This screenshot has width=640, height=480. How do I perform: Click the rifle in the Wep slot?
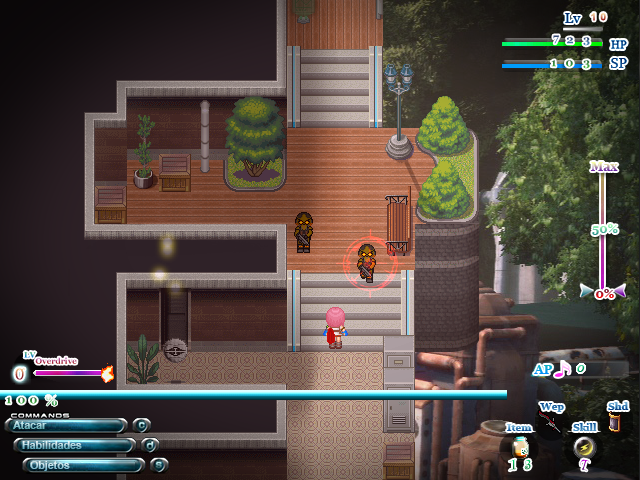pos(551,425)
